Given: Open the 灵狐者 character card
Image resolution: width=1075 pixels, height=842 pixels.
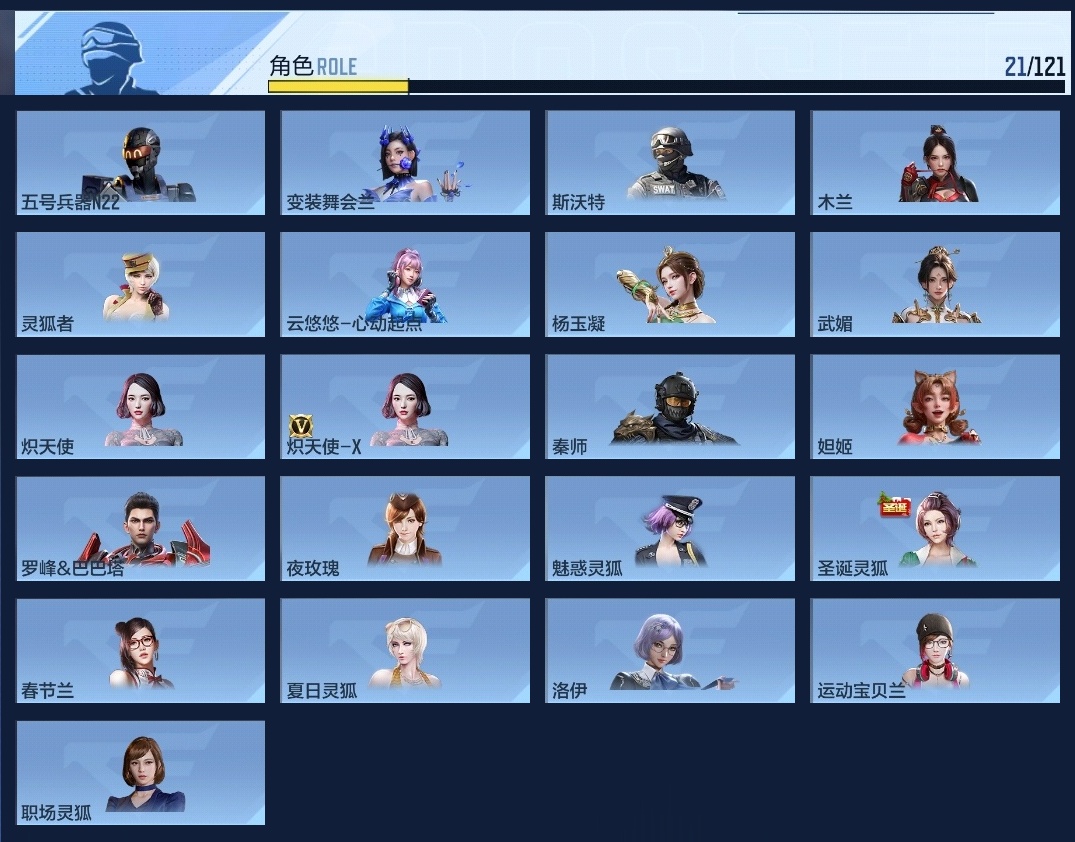Looking at the screenshot, I should 141,284.
